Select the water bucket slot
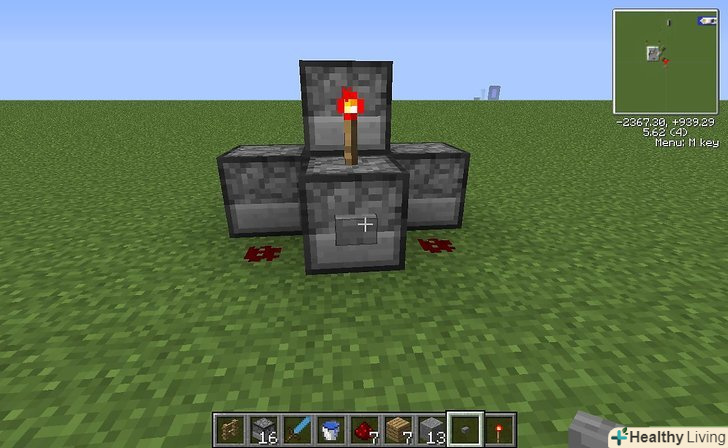This screenshot has width=728, height=448. coord(331,429)
